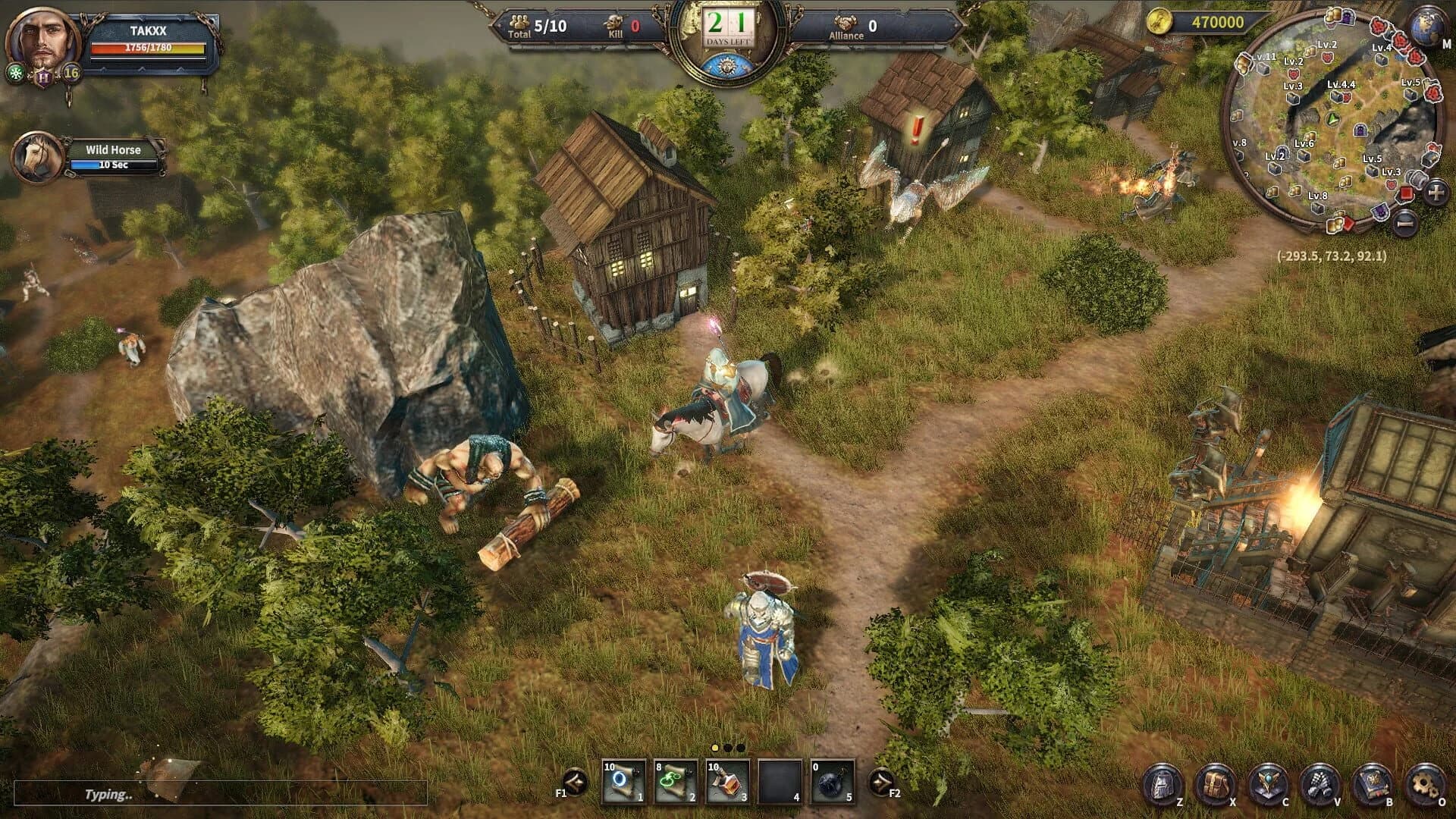
Task: Click the F1 arrow beside the hotbar
Action: click(575, 782)
